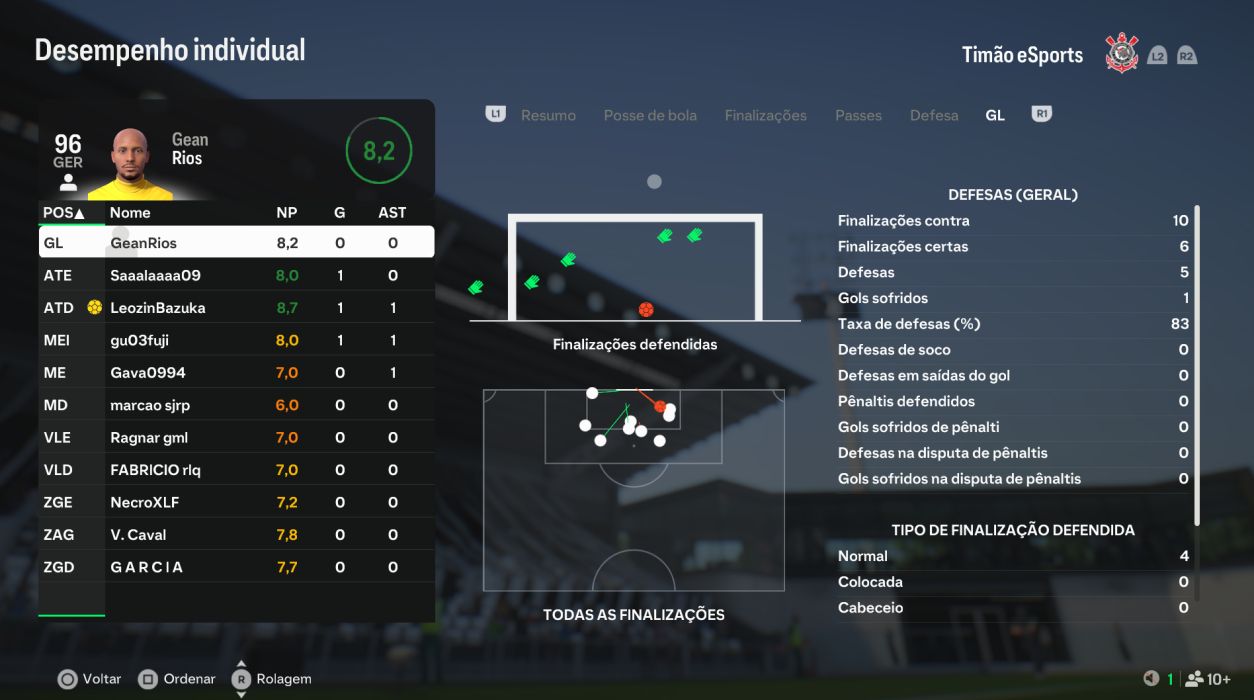Choose the GL tab
1254x700 pixels.
pyautogui.click(x=995, y=116)
